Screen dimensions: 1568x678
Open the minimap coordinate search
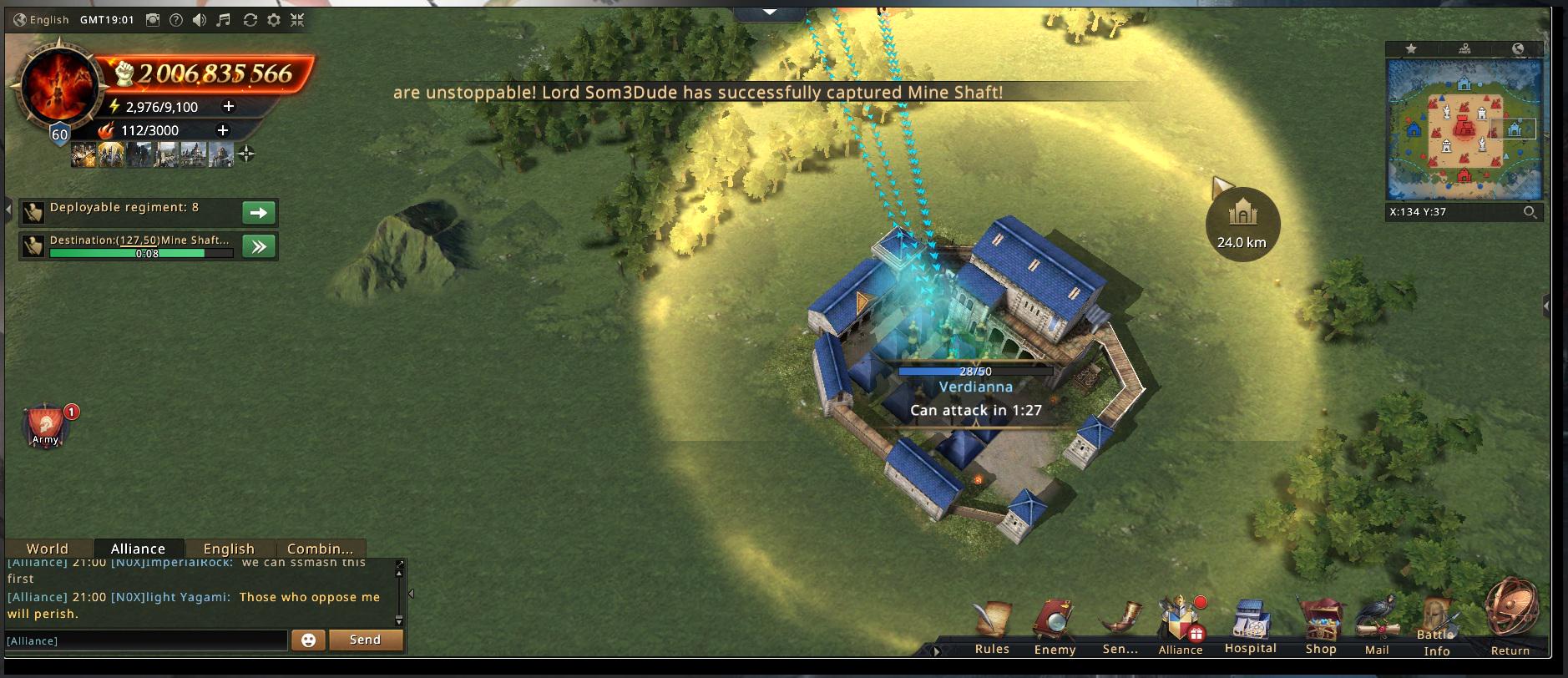tap(1530, 212)
